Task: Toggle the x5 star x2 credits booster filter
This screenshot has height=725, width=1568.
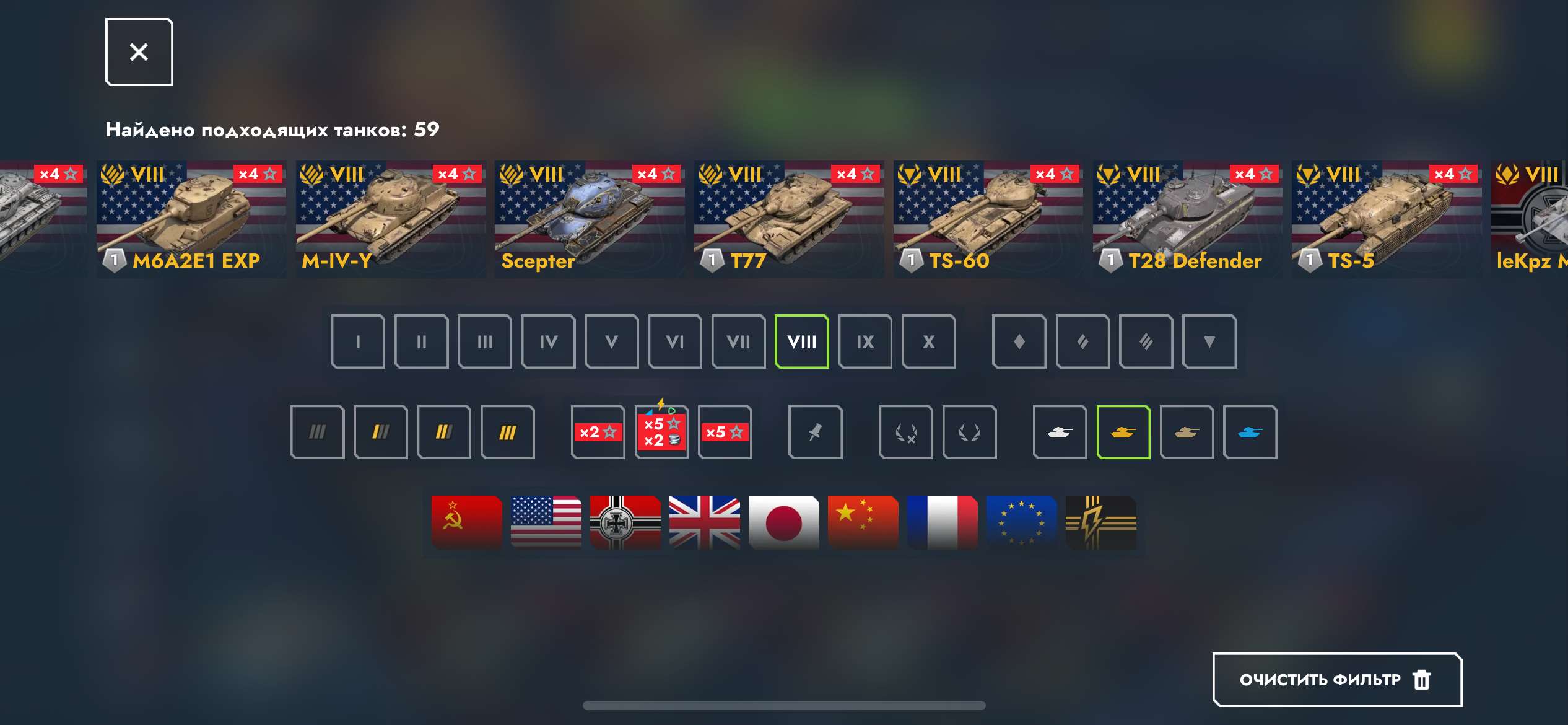Action: coord(661,432)
